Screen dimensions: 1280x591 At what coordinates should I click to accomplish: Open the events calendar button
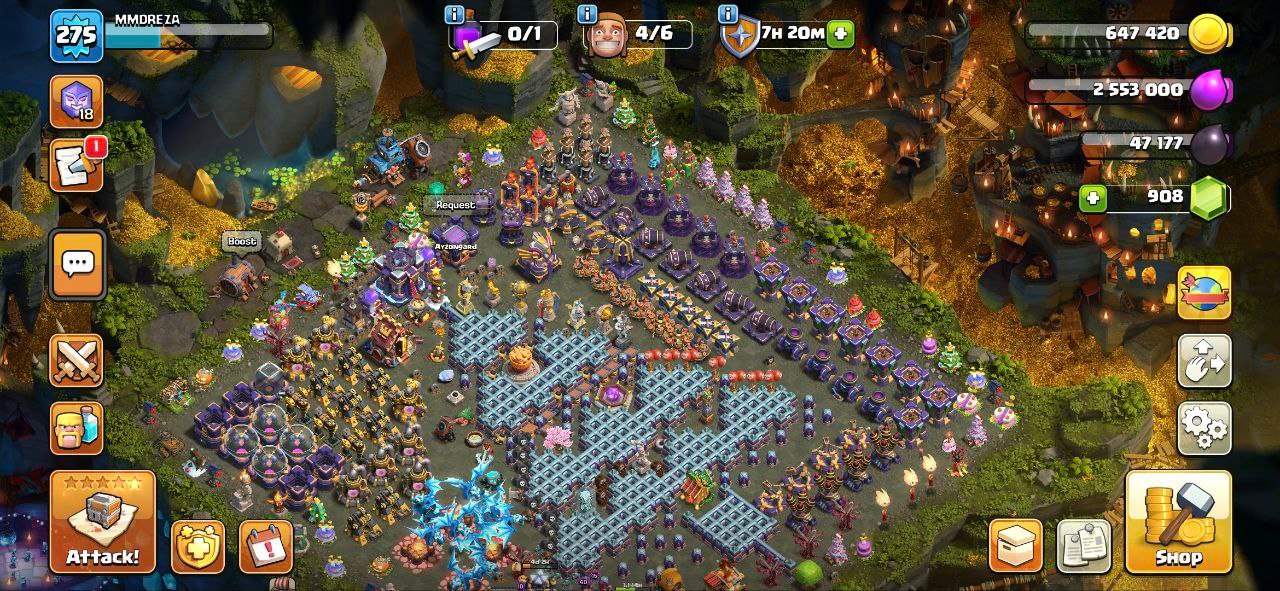[x=266, y=547]
